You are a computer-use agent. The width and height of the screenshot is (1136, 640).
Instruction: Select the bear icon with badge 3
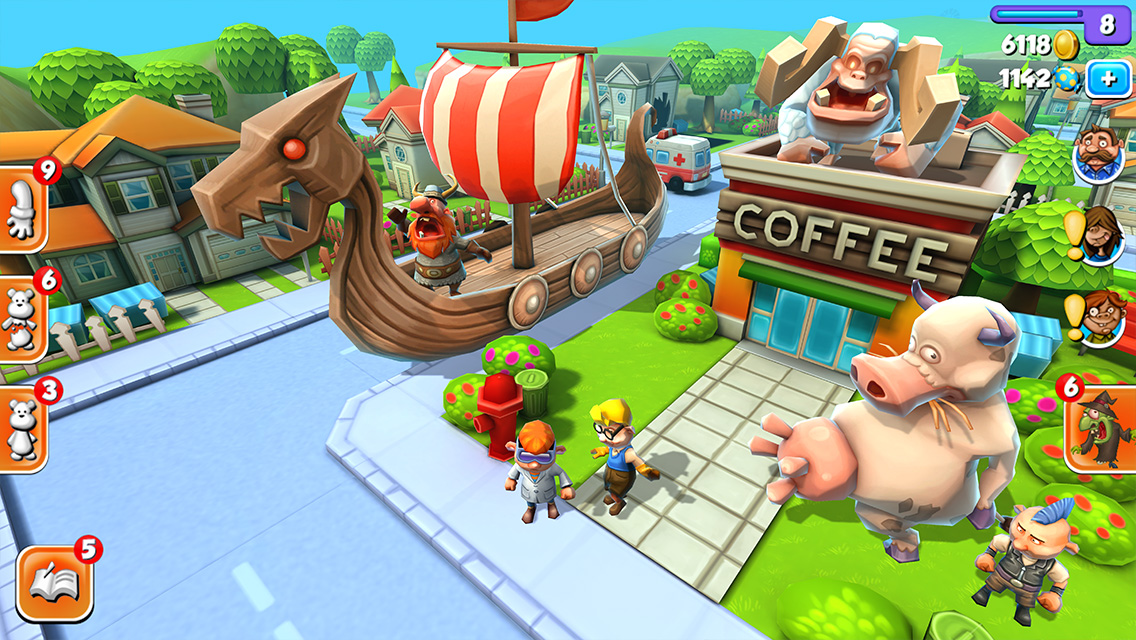[x=21, y=429]
